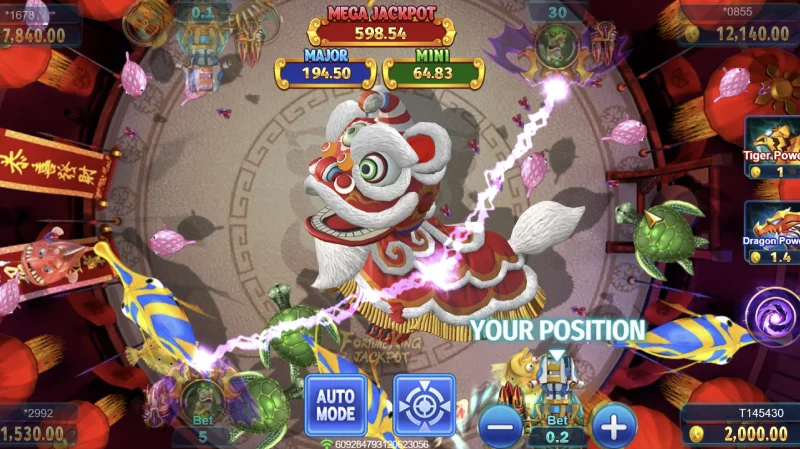Activate the crosshair target lock button
The image size is (800, 449).
pyautogui.click(x=424, y=404)
